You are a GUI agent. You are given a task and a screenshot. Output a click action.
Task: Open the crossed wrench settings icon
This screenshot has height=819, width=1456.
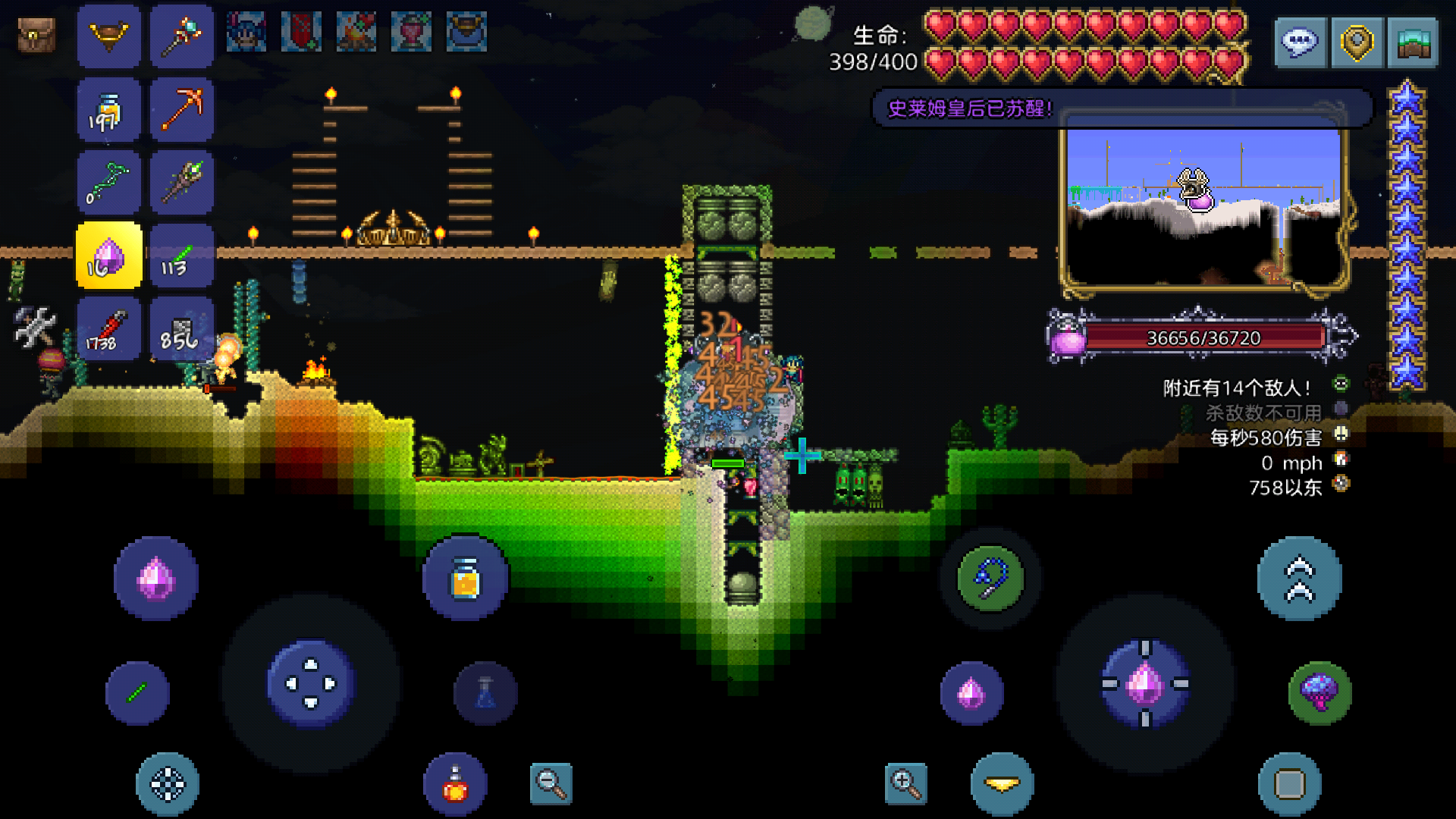(35, 327)
